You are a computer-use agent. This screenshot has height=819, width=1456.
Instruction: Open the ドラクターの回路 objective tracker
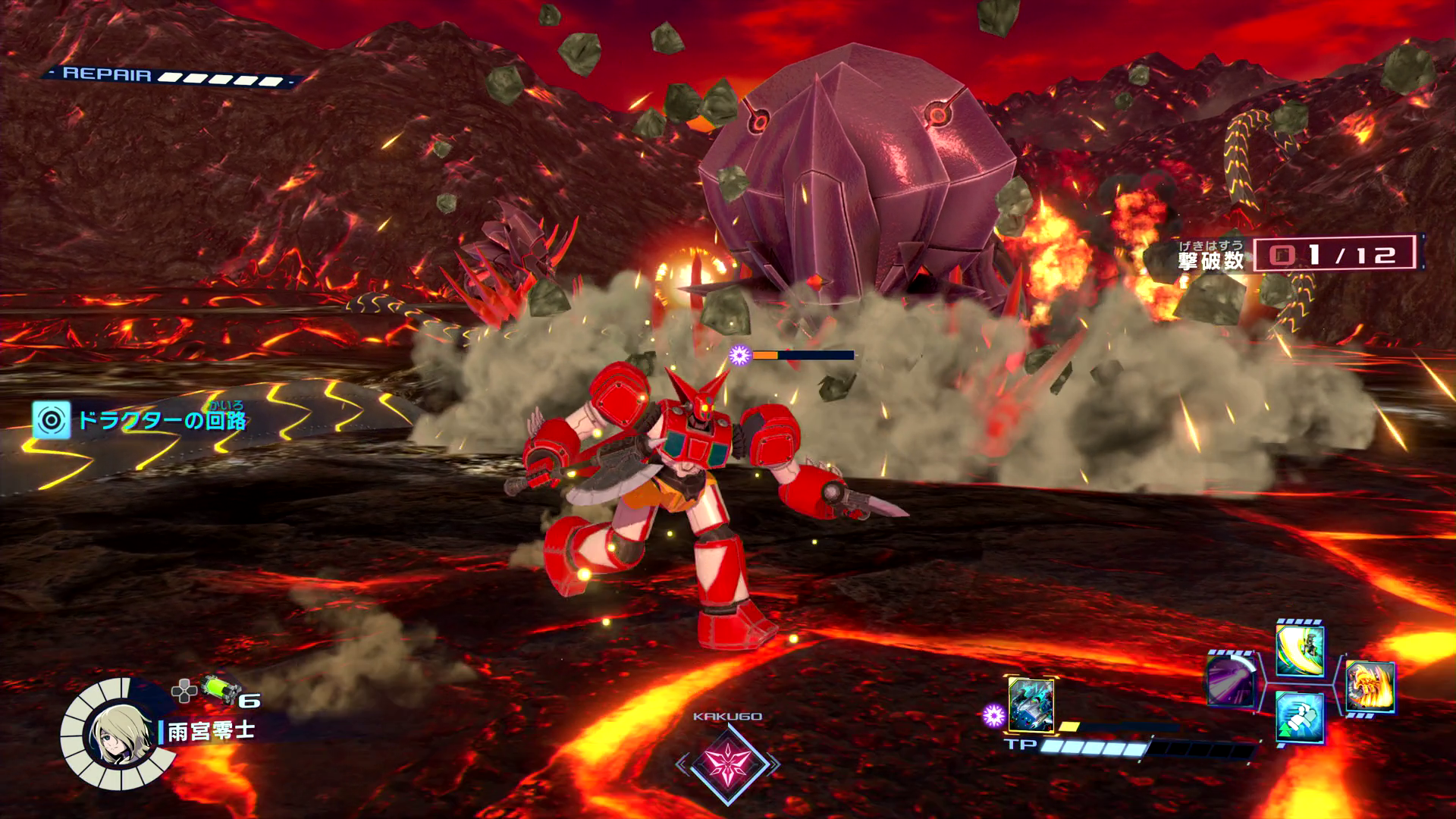pyautogui.click(x=140, y=420)
